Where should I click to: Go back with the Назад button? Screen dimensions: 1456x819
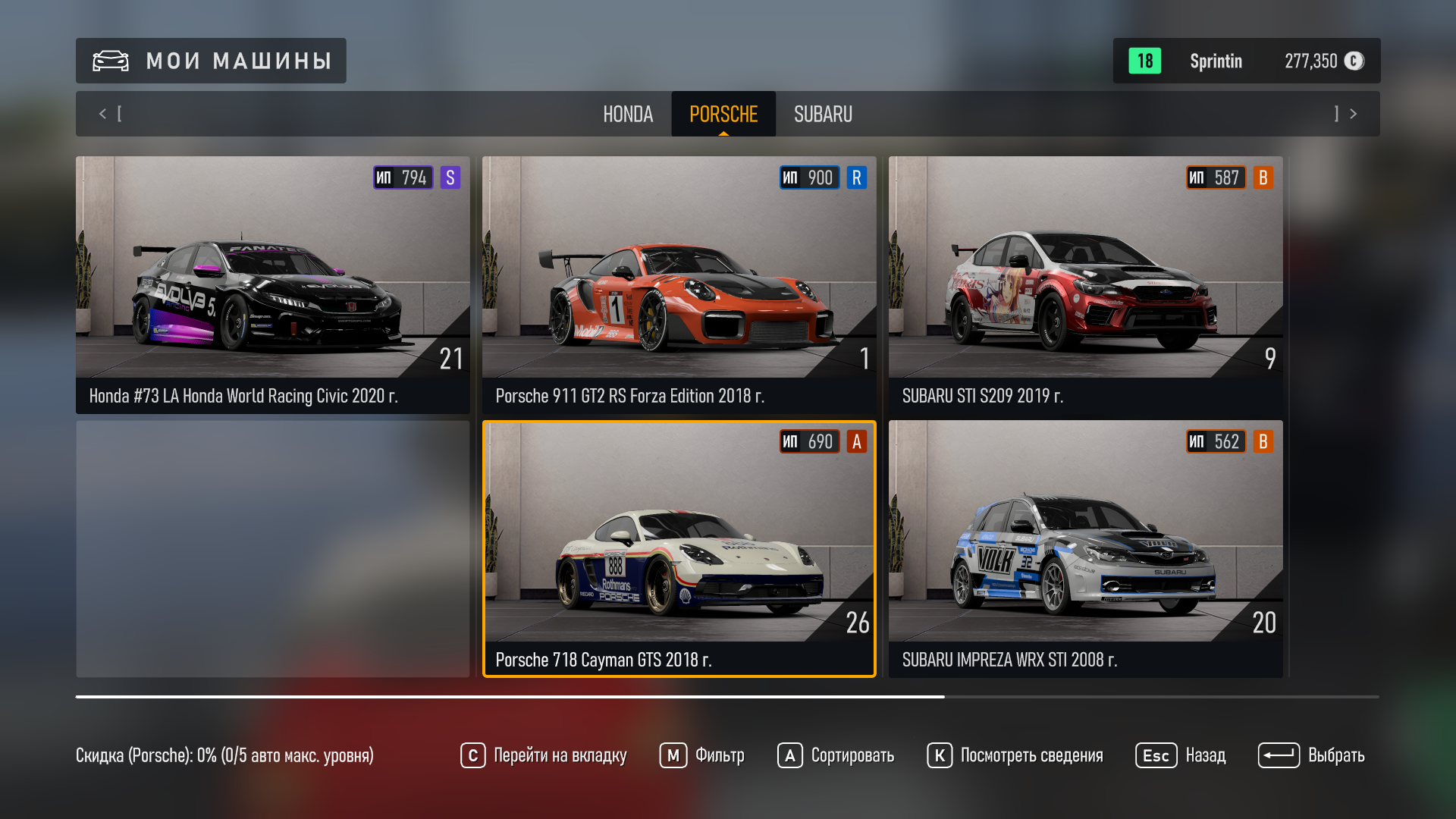point(1181,755)
